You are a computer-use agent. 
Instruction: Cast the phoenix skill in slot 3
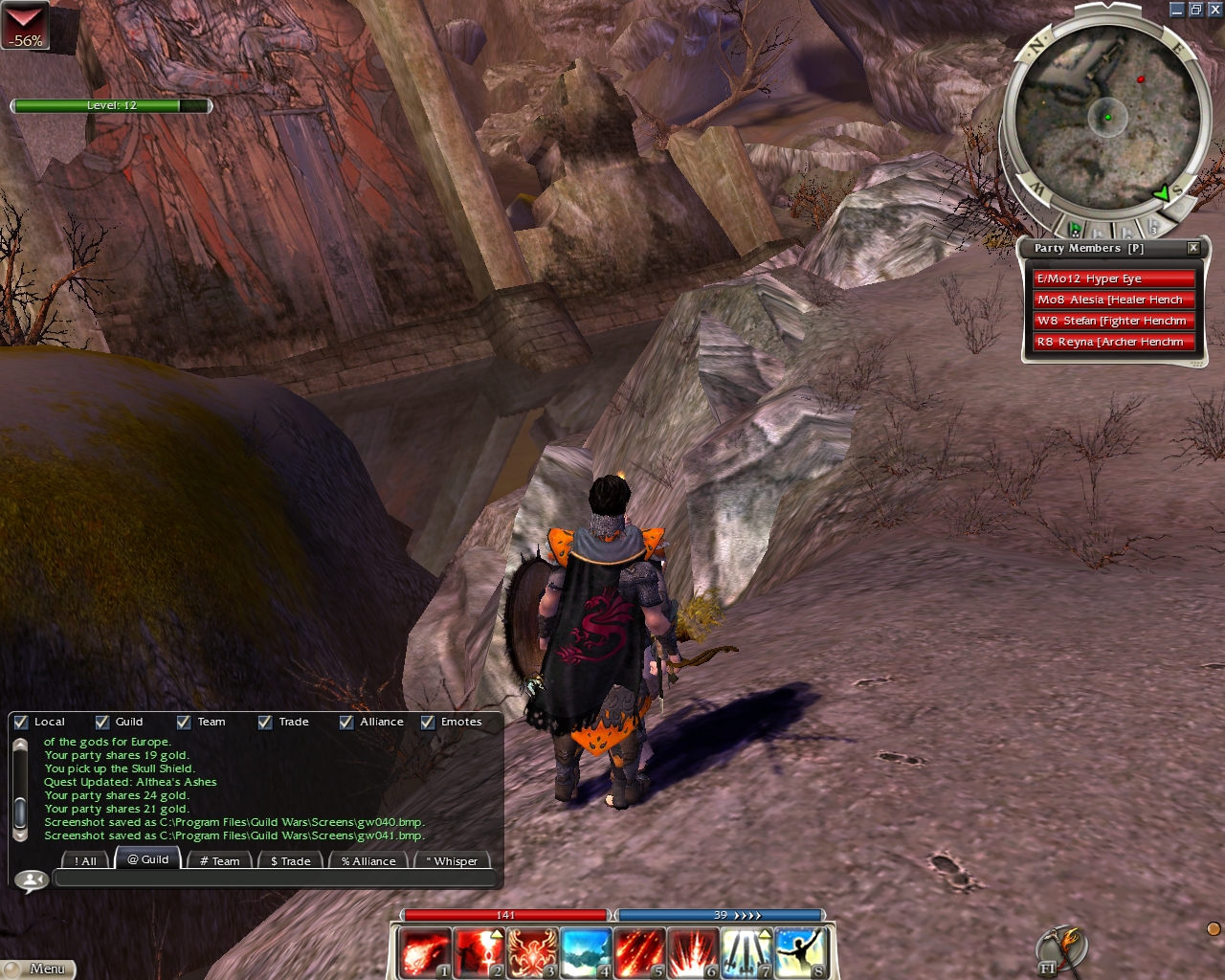[x=532, y=952]
